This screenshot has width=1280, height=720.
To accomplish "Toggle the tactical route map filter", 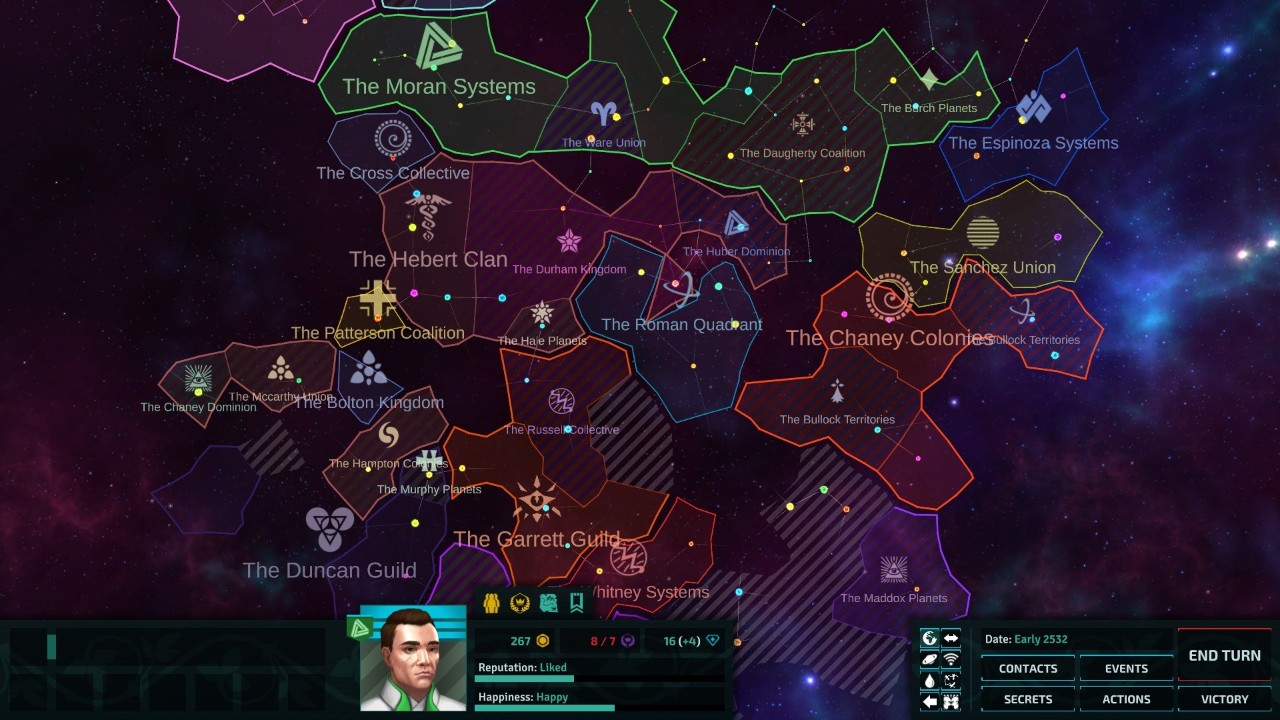I will pos(951,680).
